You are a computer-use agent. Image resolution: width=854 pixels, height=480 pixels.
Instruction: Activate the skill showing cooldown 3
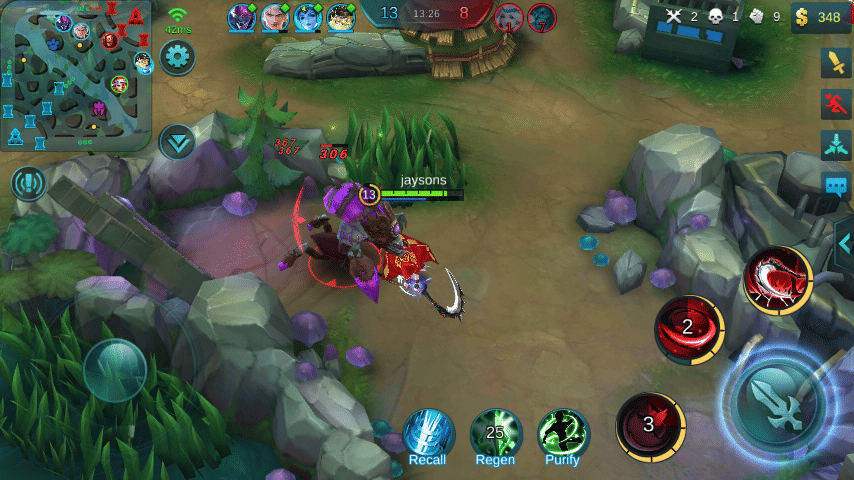point(649,424)
